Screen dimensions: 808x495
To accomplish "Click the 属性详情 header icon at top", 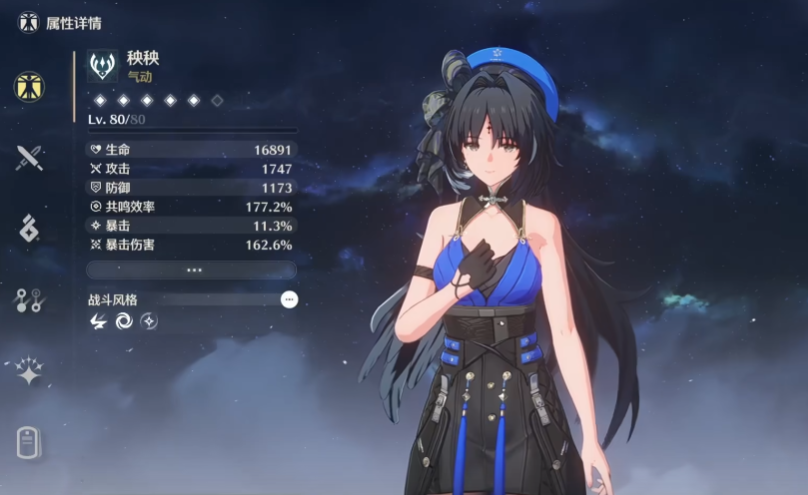I will click(28, 21).
